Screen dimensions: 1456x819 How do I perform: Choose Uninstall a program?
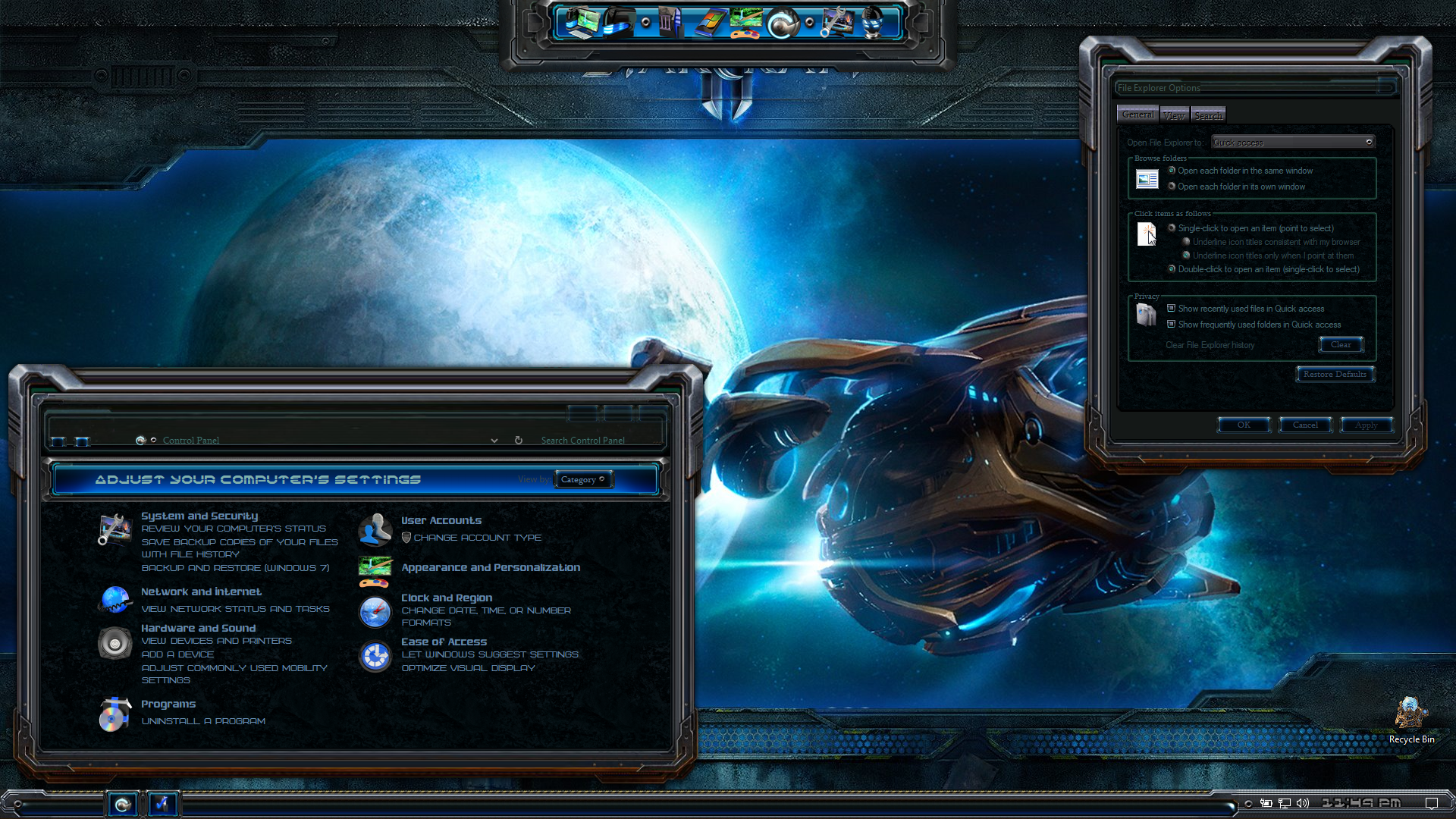tap(203, 721)
